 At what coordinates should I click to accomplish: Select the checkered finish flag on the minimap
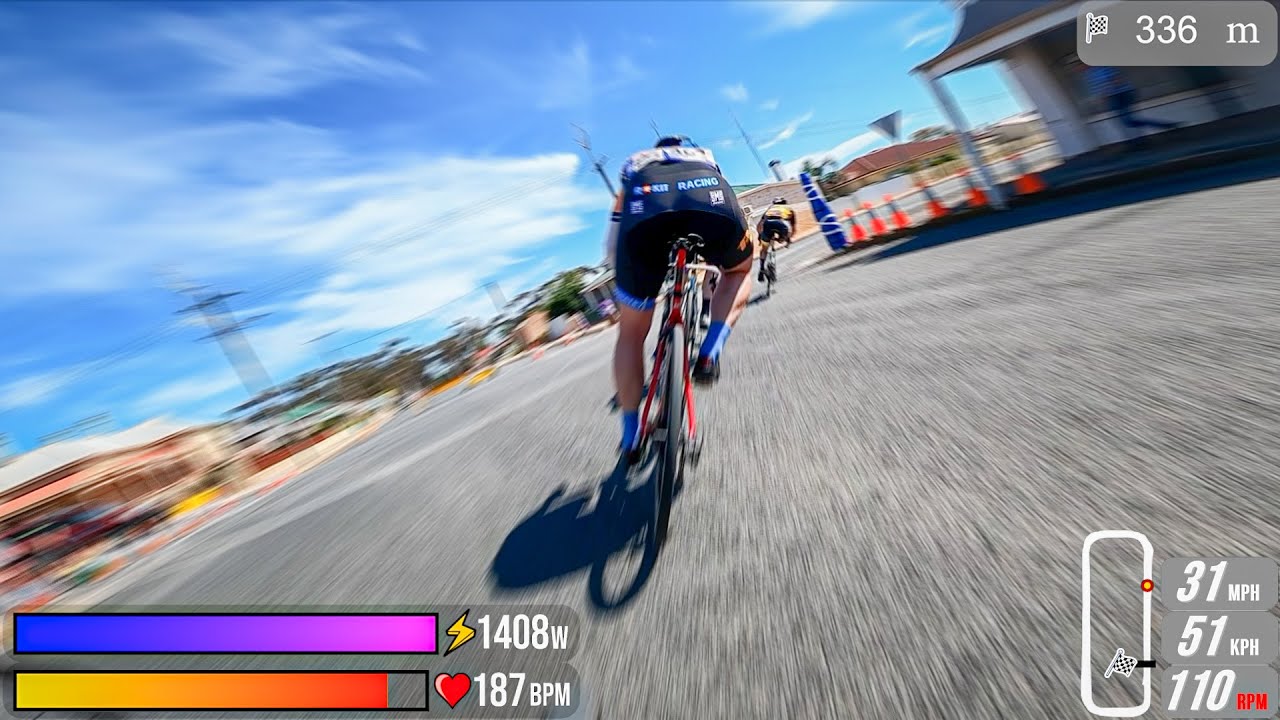point(1121,663)
